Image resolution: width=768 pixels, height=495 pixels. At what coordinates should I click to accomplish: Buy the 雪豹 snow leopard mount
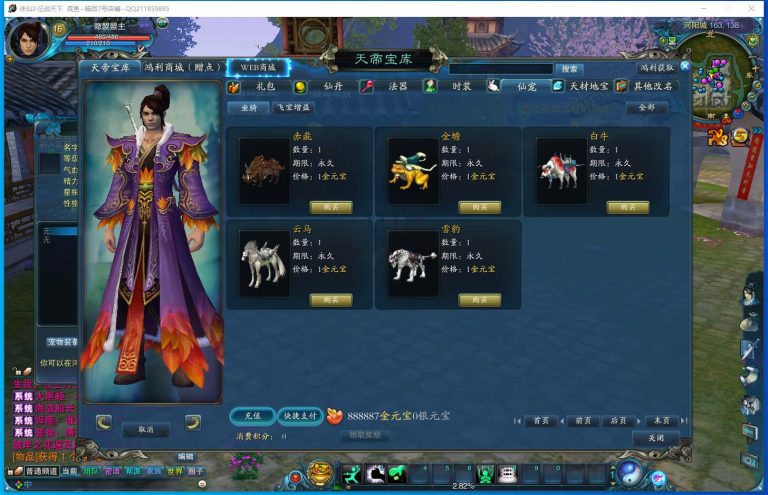[x=479, y=300]
